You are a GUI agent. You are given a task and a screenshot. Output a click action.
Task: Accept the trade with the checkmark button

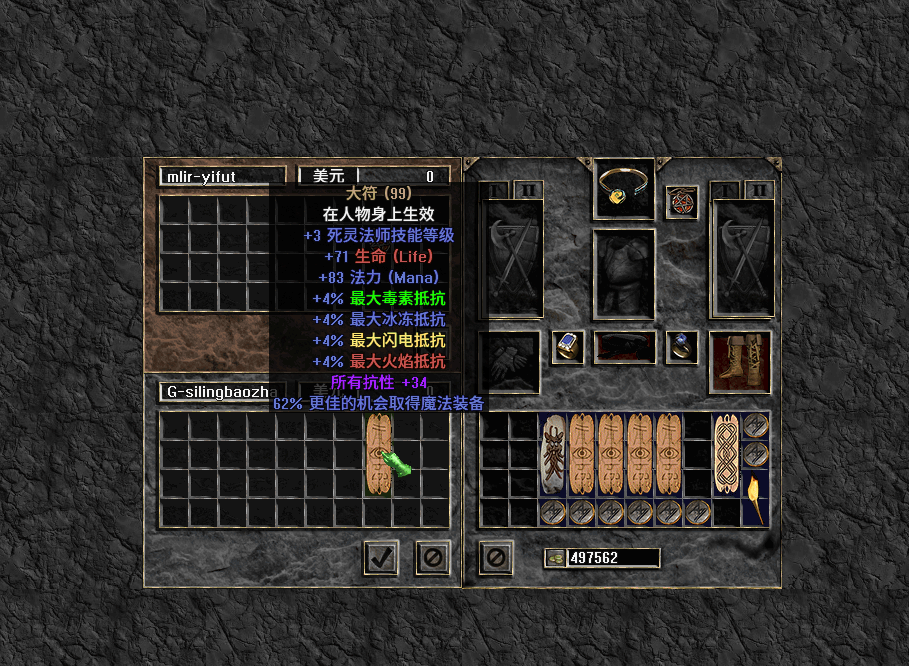[379, 557]
